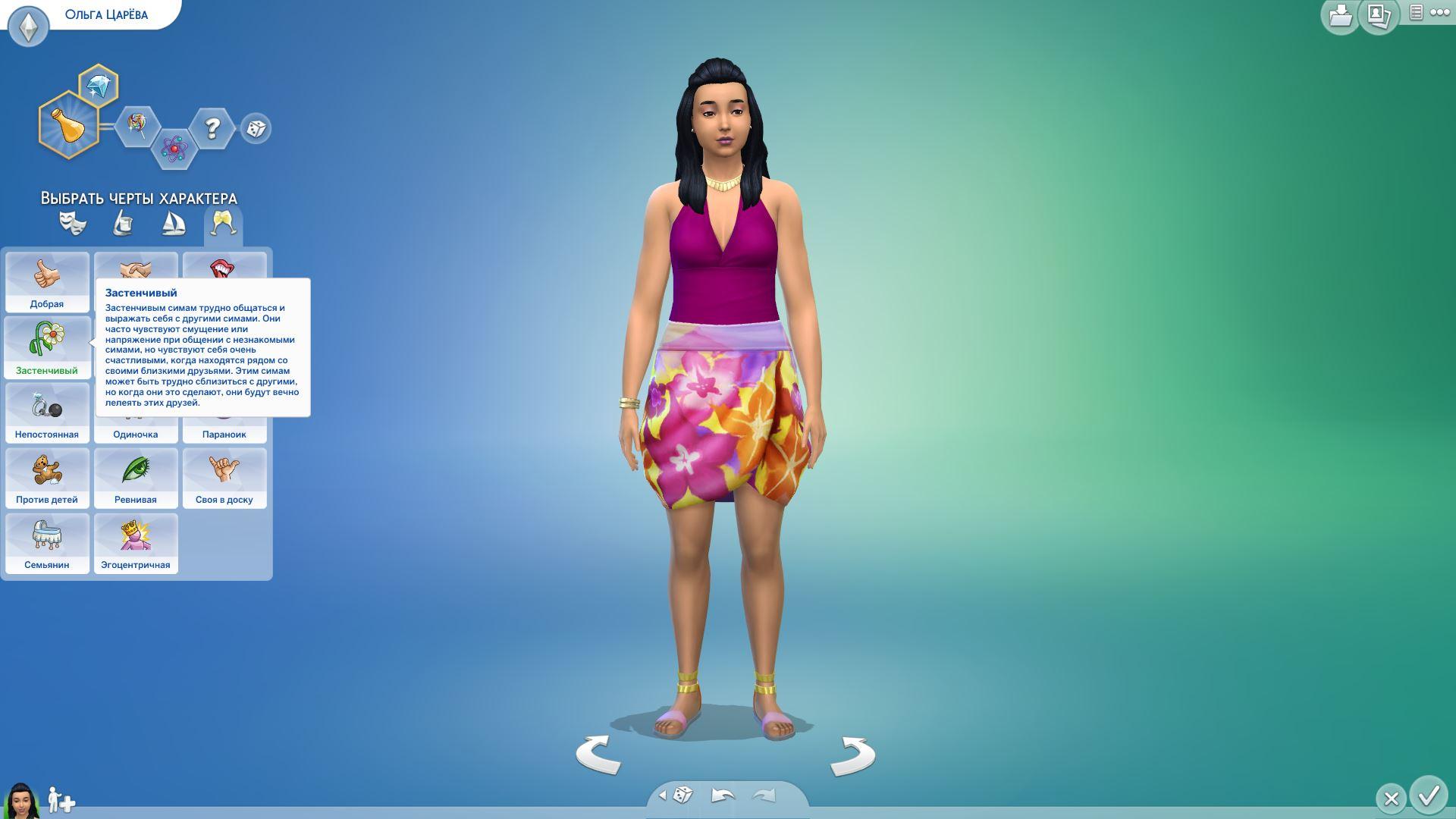
Task: Select the question mark empty trait slot
Action: 212,128
